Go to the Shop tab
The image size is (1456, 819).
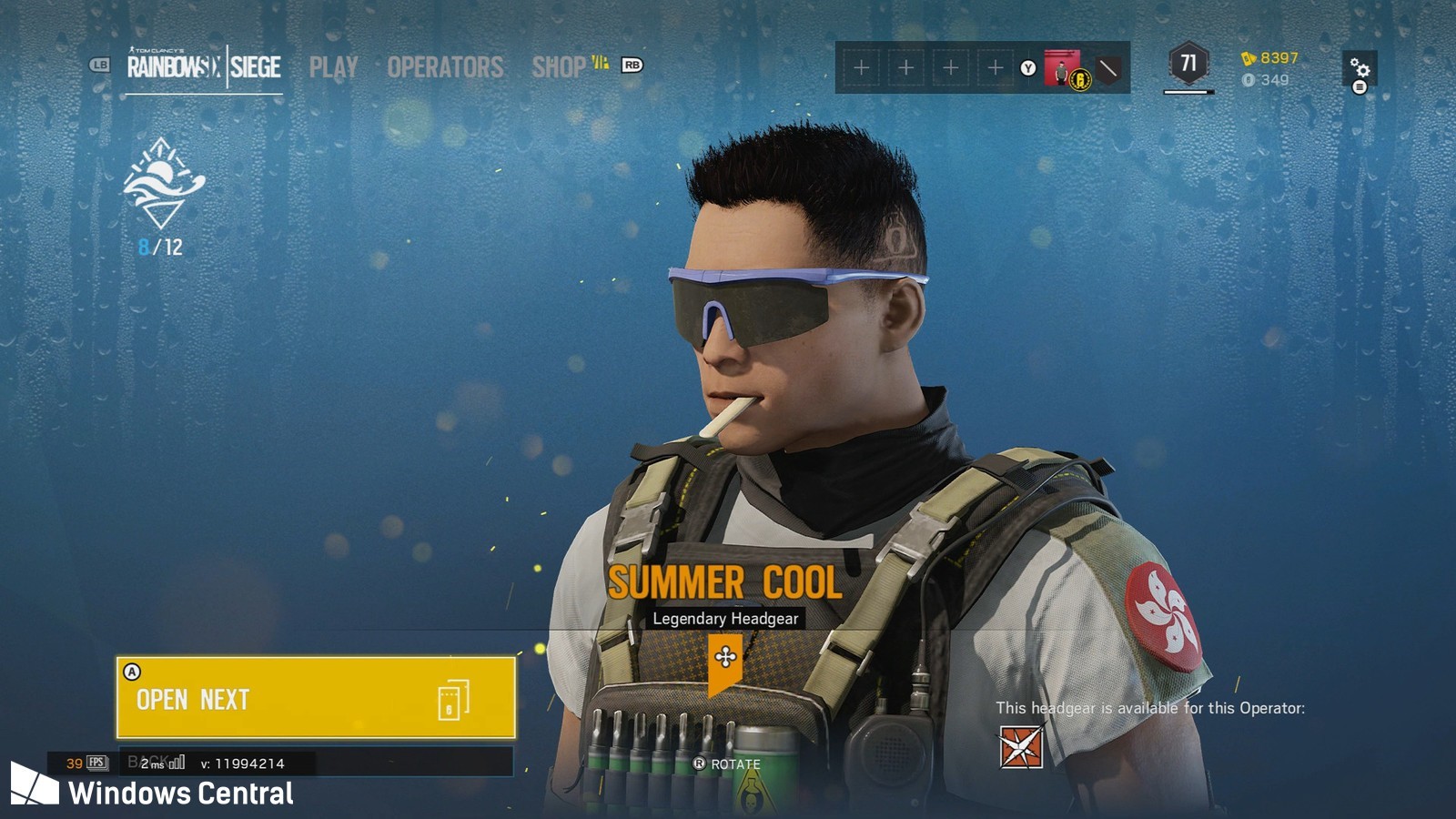coord(559,67)
